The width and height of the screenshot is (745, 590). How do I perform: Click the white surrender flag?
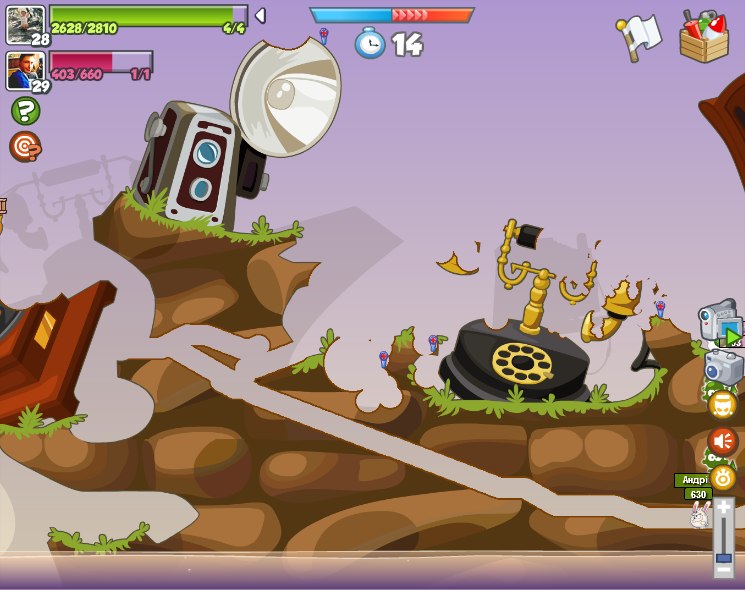(639, 37)
